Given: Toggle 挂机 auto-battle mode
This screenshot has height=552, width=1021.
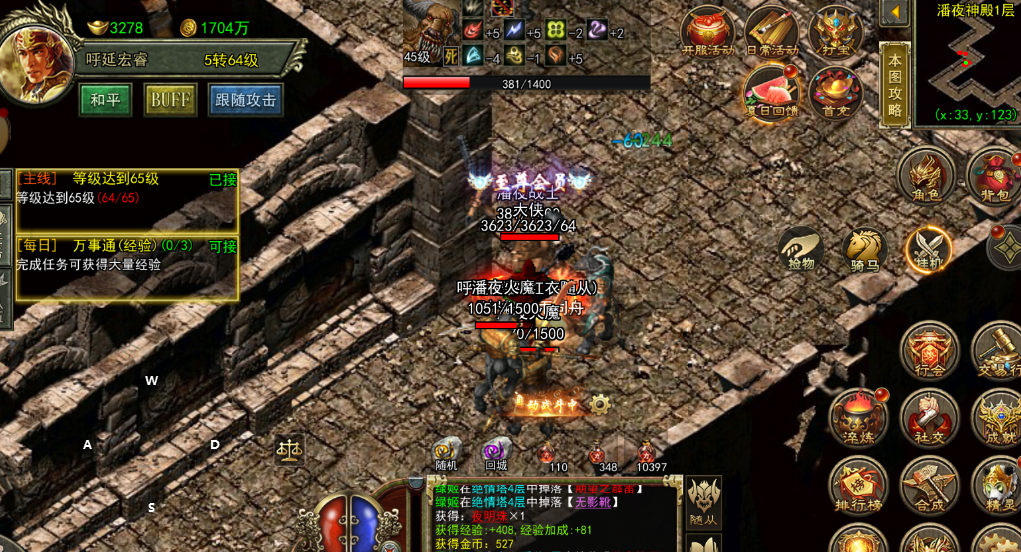Looking at the screenshot, I should 929,249.
